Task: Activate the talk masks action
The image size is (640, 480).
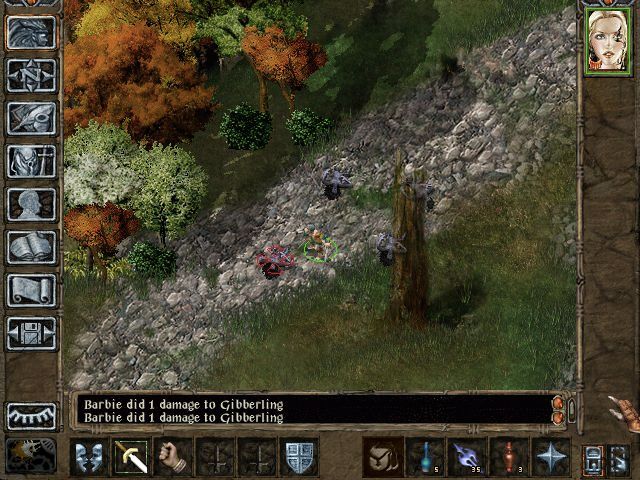Action: click(89, 457)
